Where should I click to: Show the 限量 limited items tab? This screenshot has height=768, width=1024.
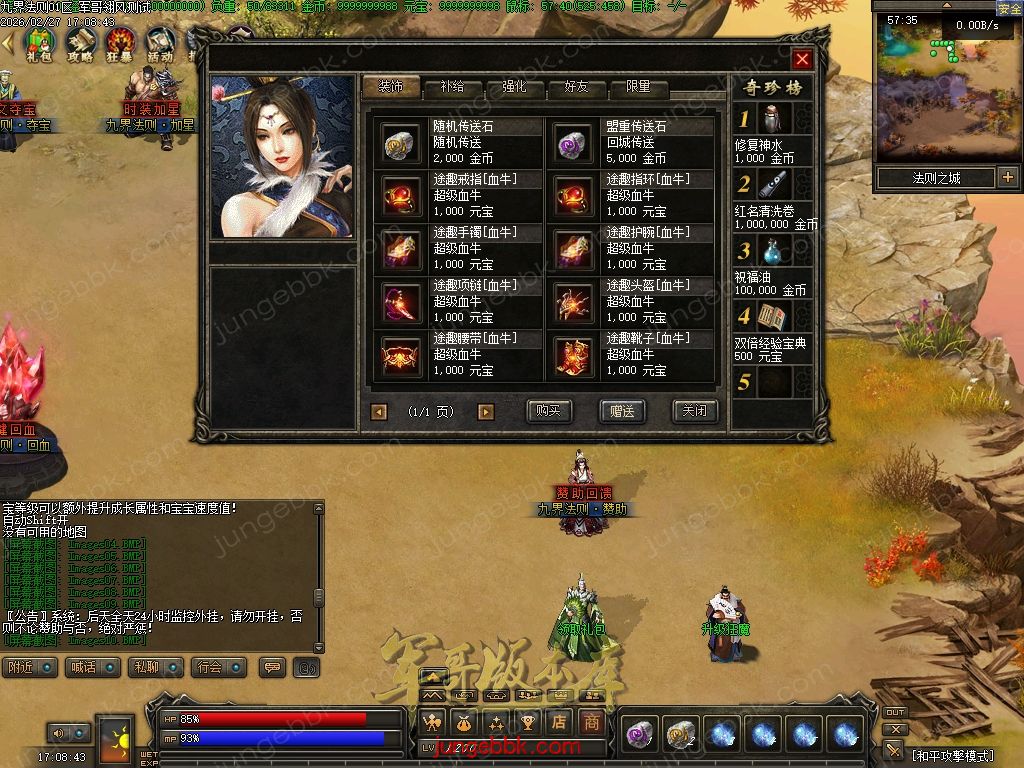pos(638,87)
